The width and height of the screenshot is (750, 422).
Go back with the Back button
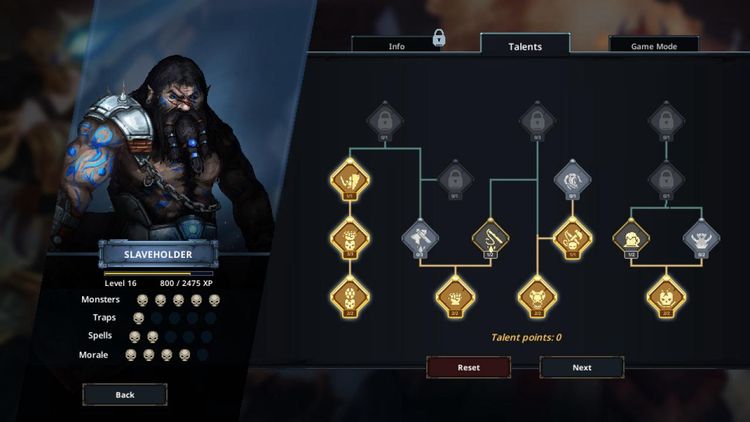(x=125, y=395)
